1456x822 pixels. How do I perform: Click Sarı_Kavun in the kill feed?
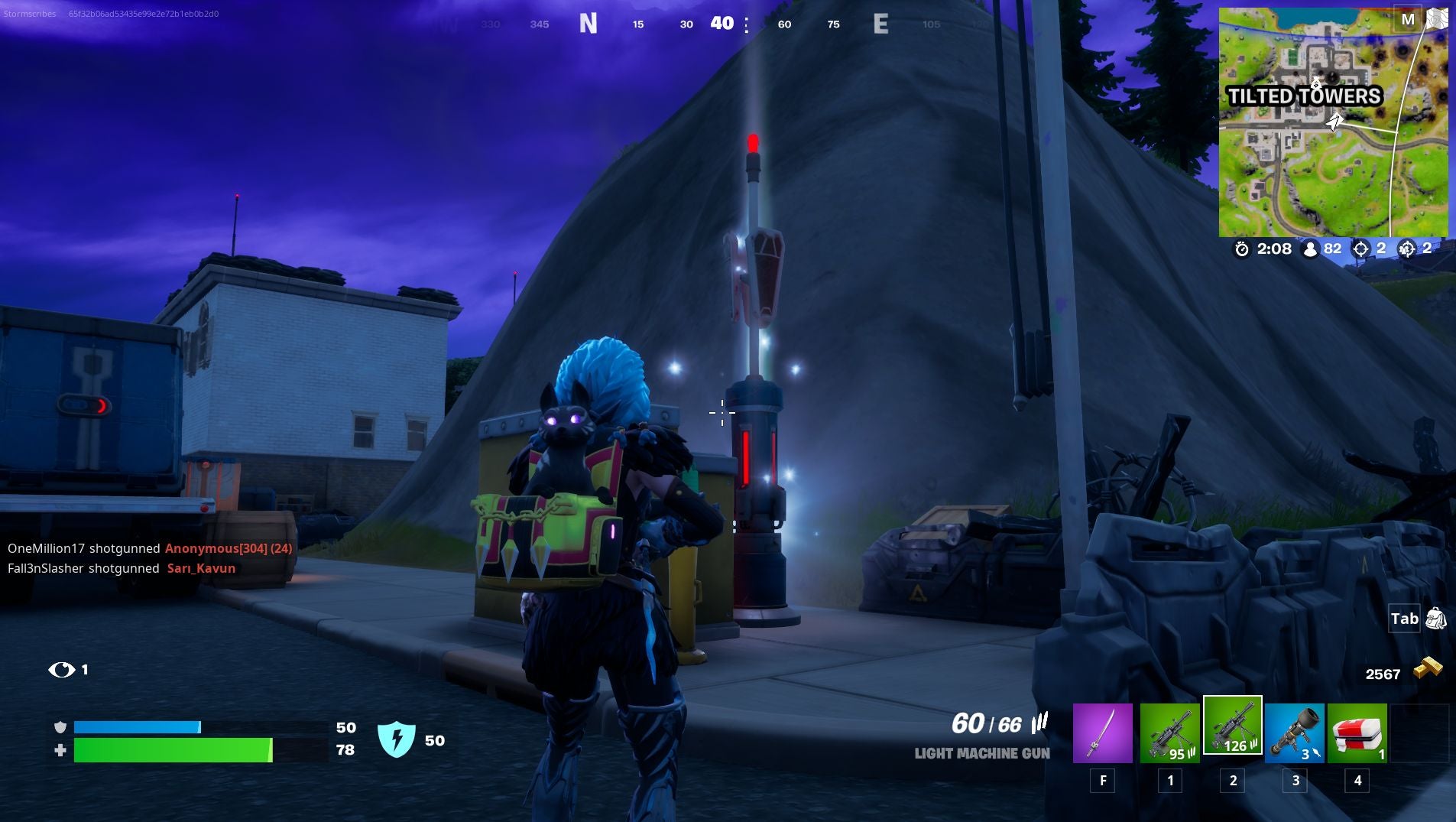click(x=201, y=568)
